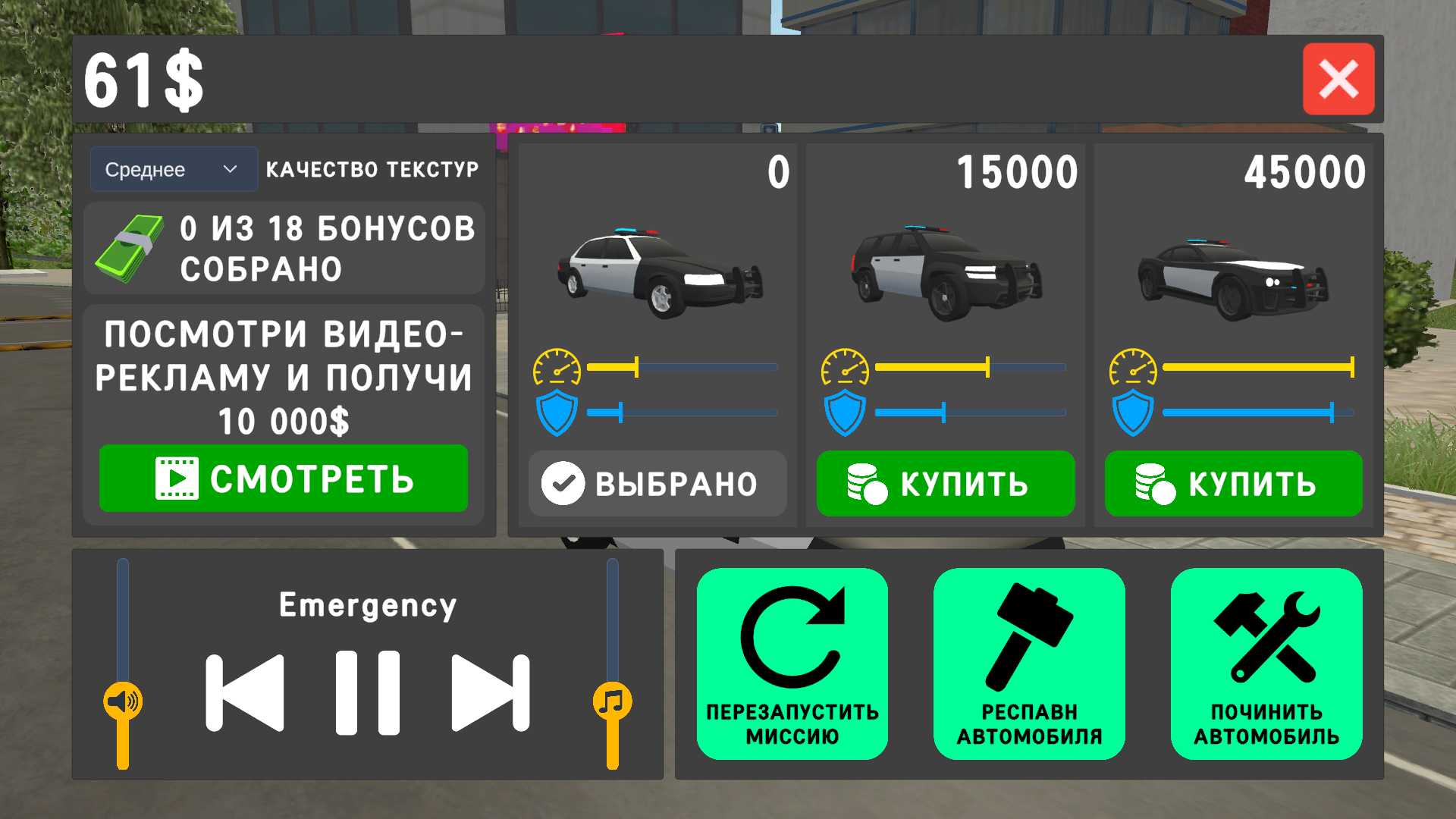Click the 45000 price label
The height and width of the screenshot is (819, 1456).
click(1303, 173)
